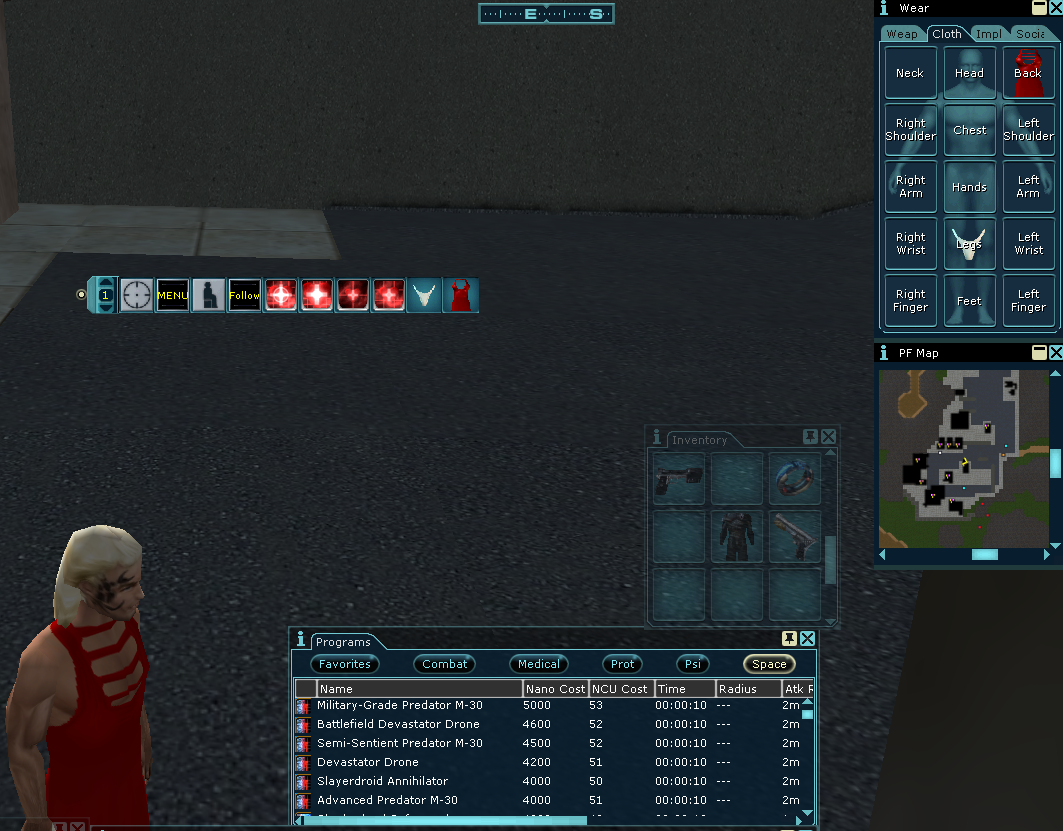Switch to the Weap tab in Wear

[901, 34]
